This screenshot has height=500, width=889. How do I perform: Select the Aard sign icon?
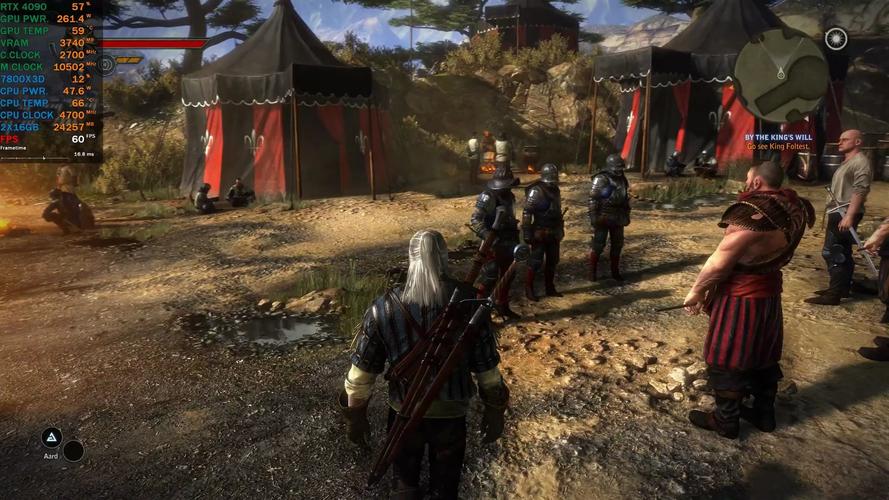(51, 437)
